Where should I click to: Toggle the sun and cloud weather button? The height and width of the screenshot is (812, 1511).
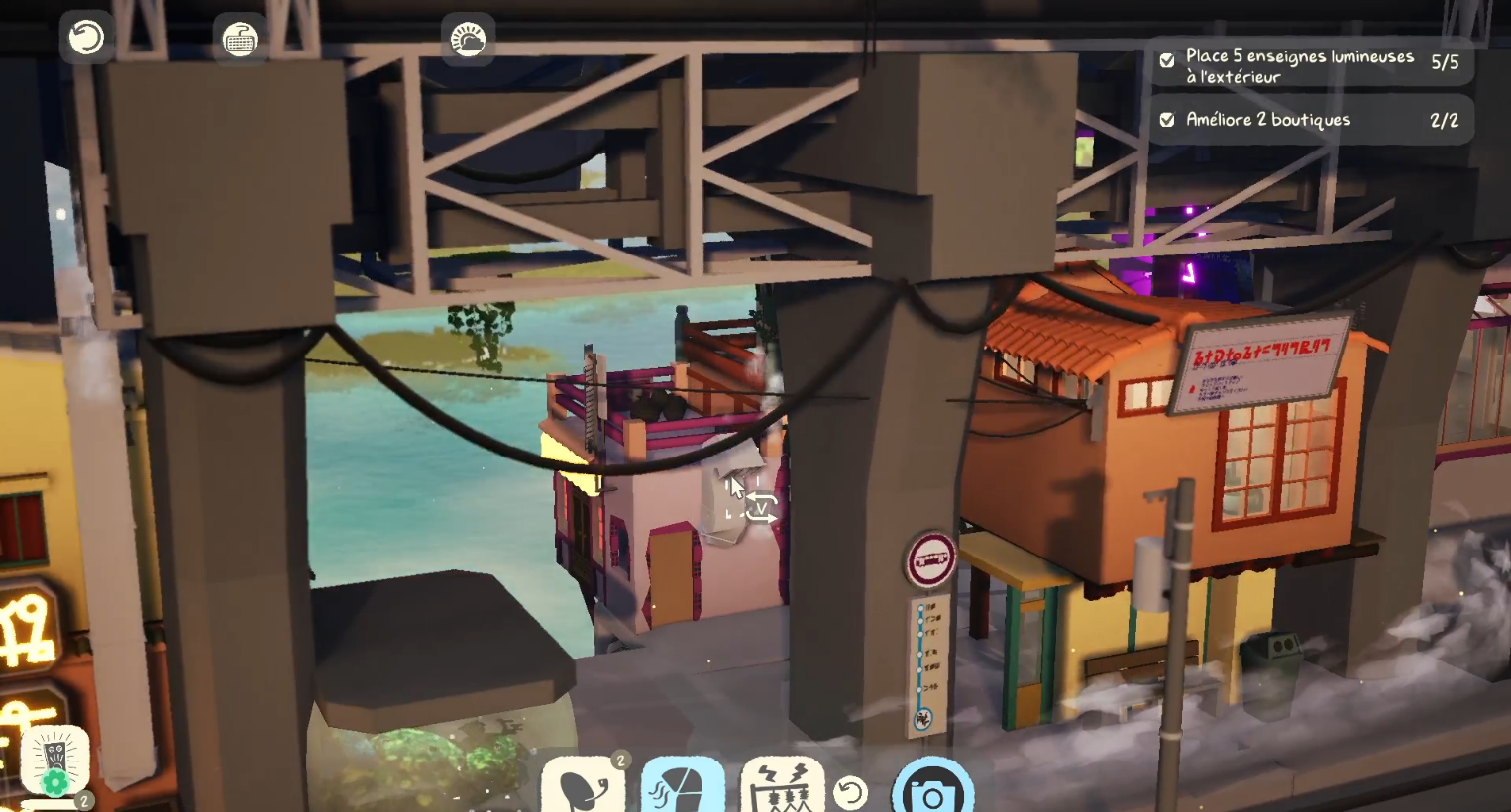click(468, 40)
